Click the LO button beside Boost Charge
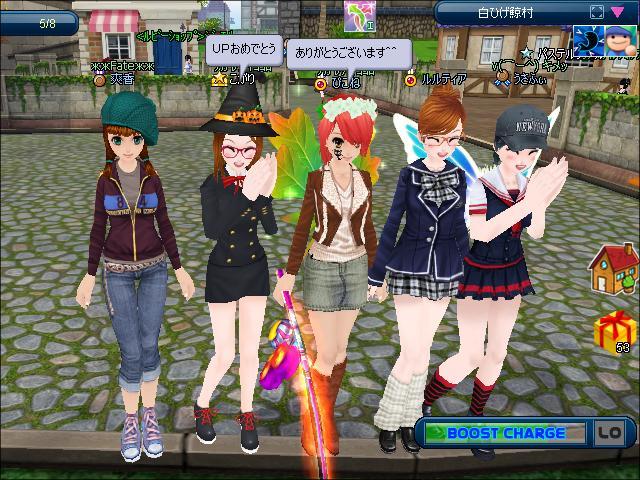Image resolution: width=640 pixels, height=480 pixels. point(609,433)
